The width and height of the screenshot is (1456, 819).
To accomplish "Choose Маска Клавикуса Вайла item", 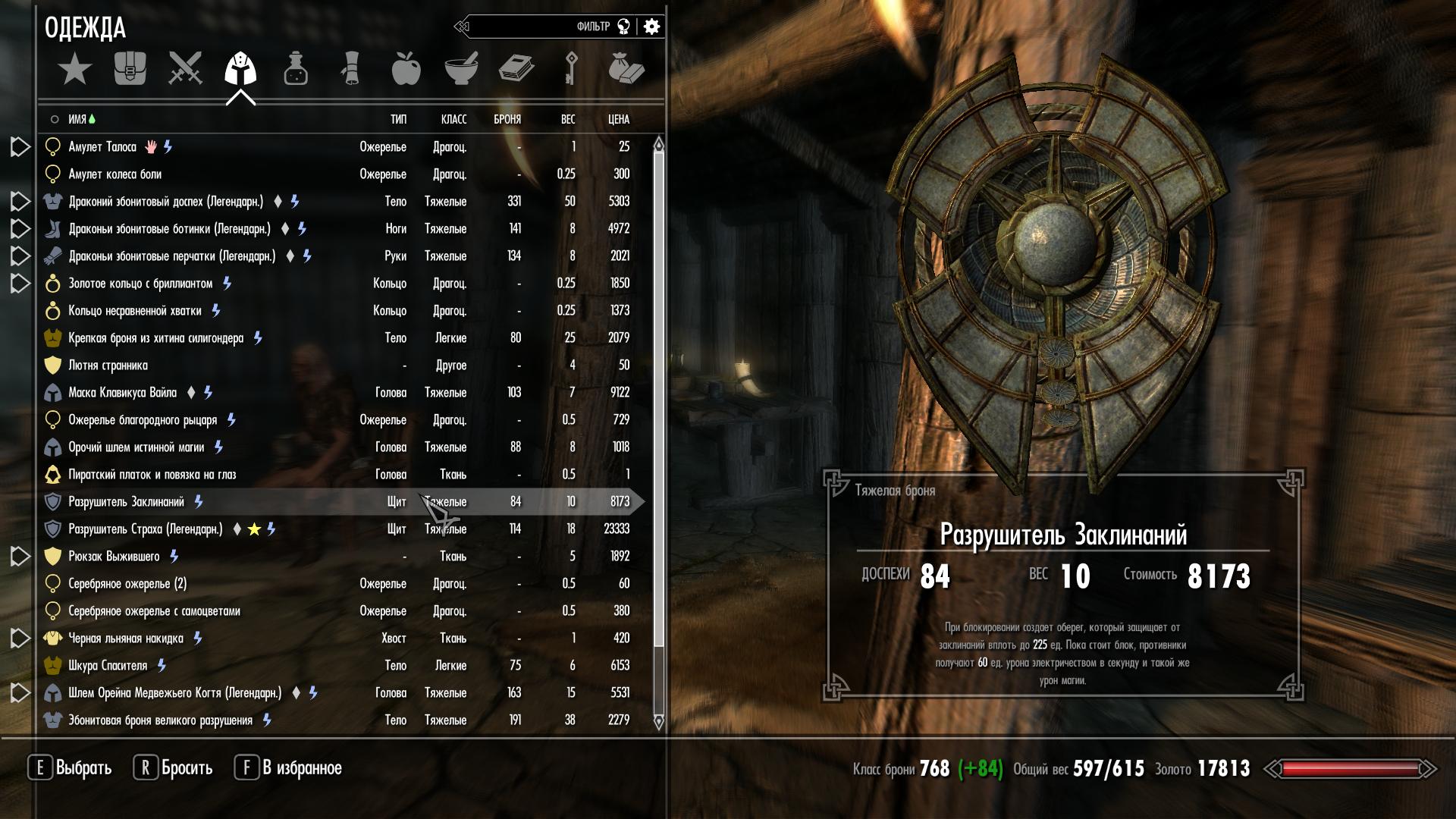I will coord(122,393).
